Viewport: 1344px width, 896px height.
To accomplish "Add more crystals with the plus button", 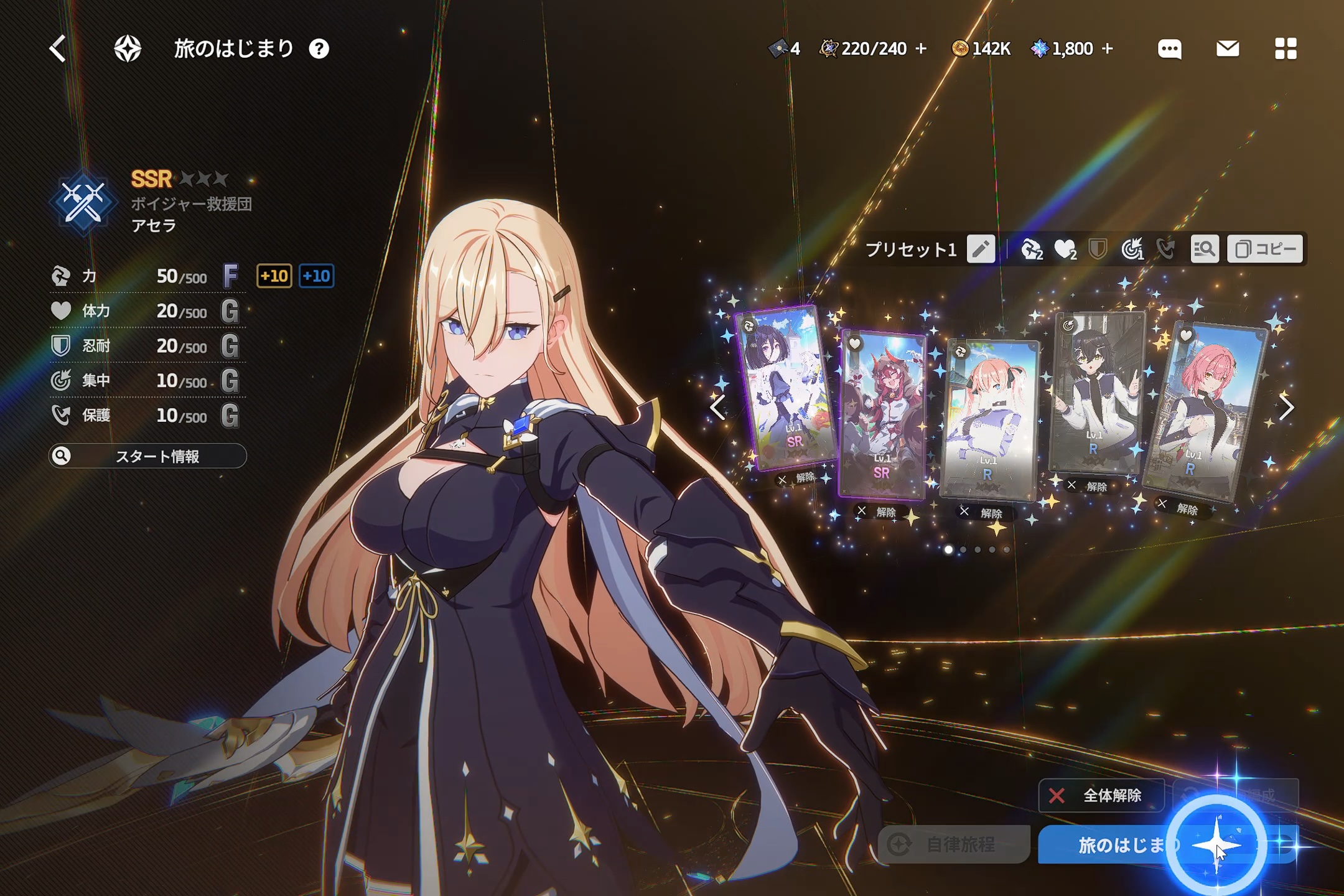I will (x=1108, y=49).
